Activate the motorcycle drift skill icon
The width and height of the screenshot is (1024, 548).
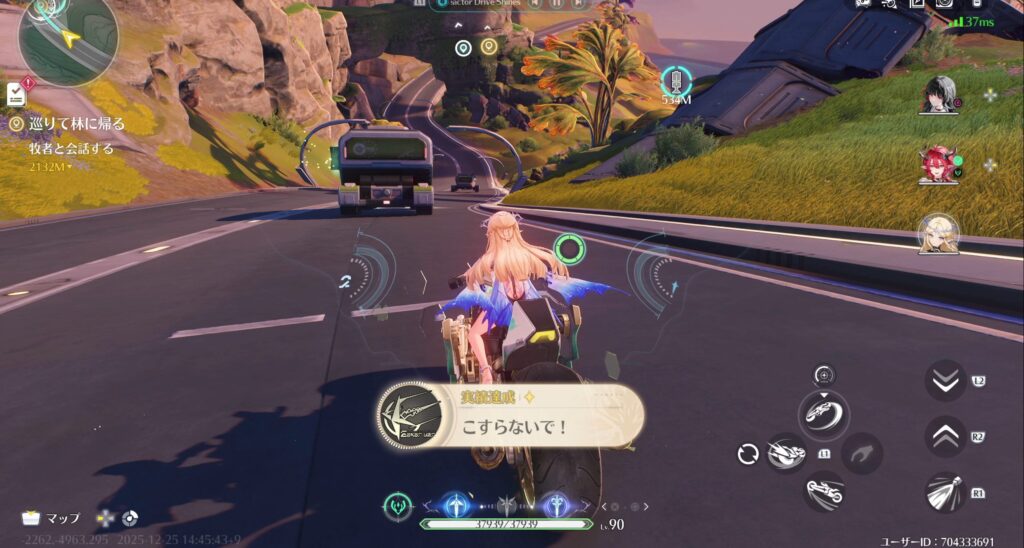click(x=824, y=413)
